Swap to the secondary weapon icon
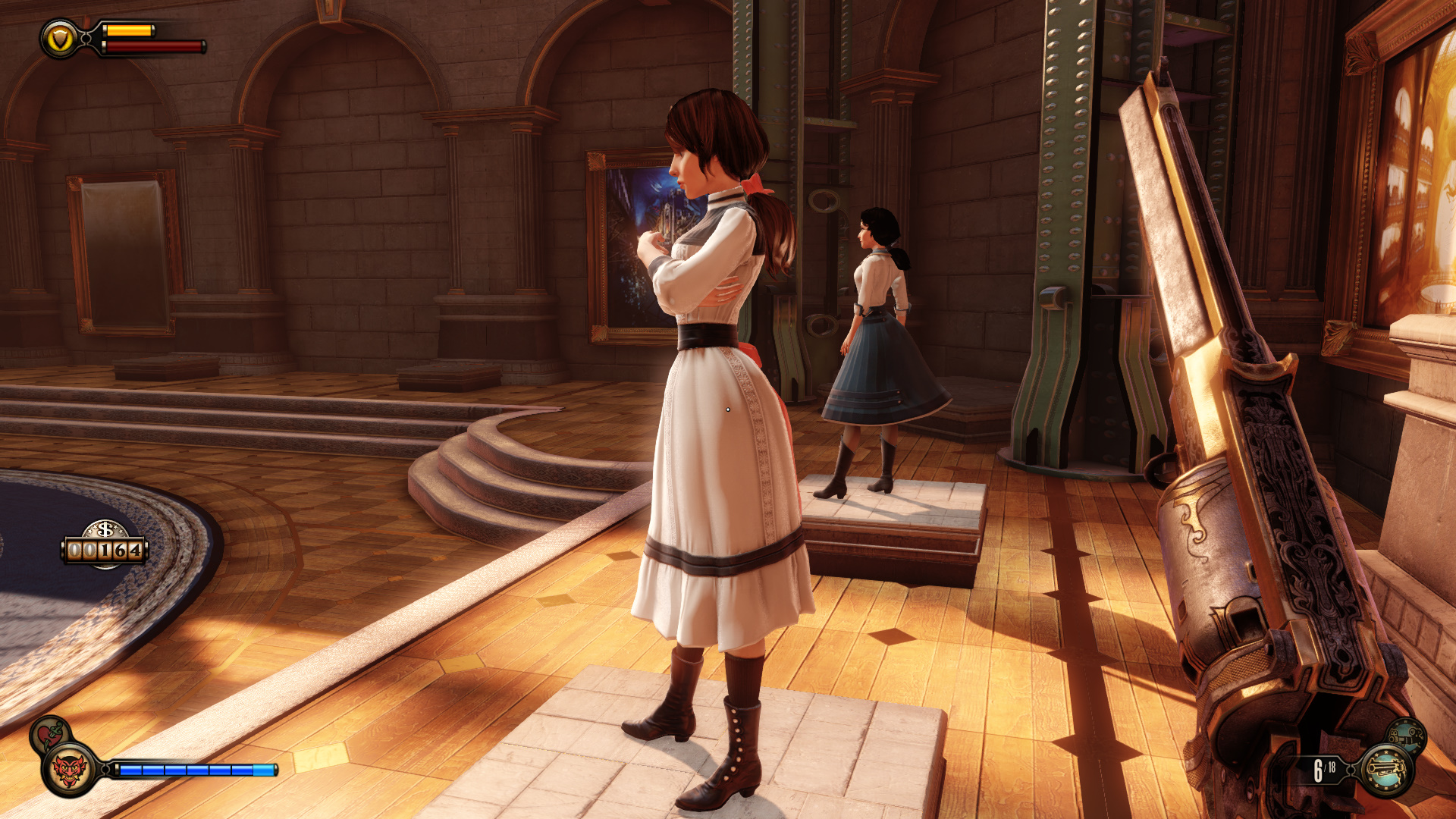 (x=1406, y=735)
